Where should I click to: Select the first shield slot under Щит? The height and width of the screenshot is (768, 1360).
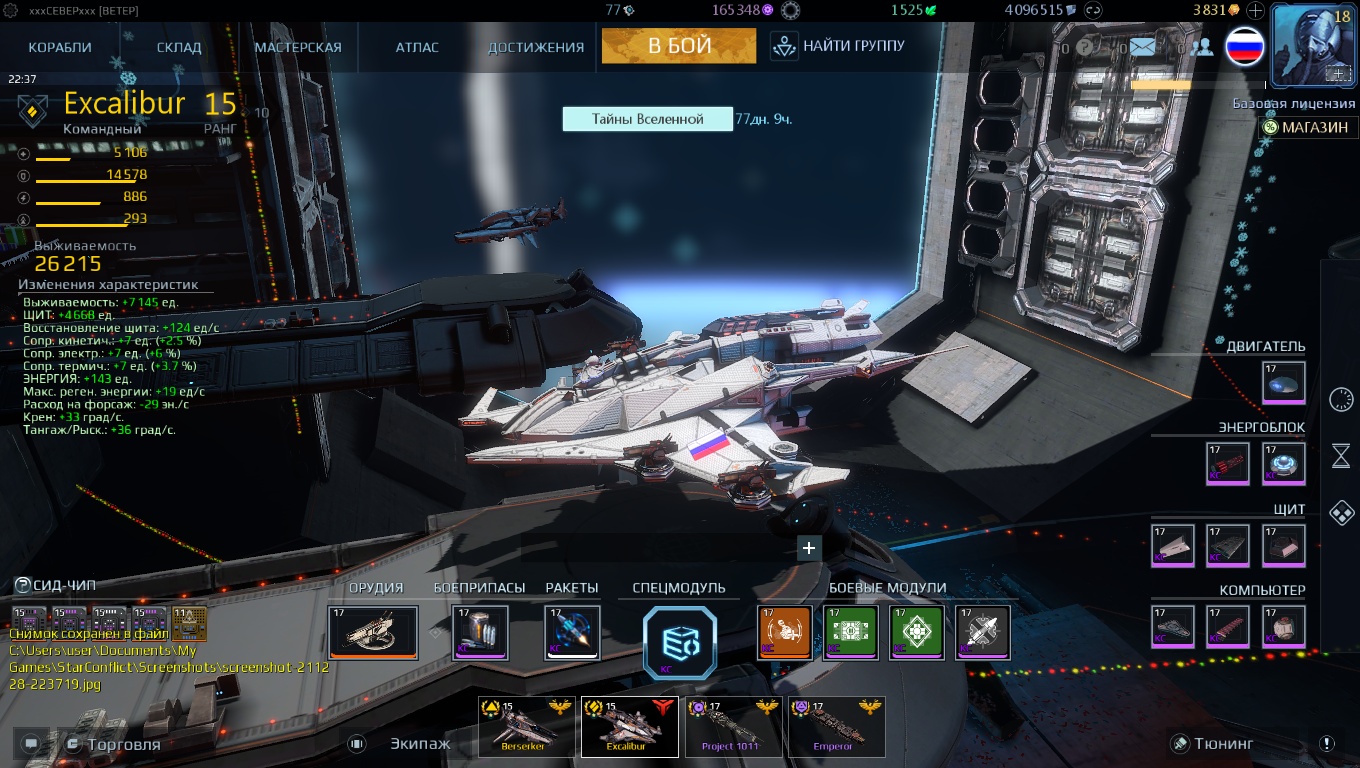[1172, 545]
